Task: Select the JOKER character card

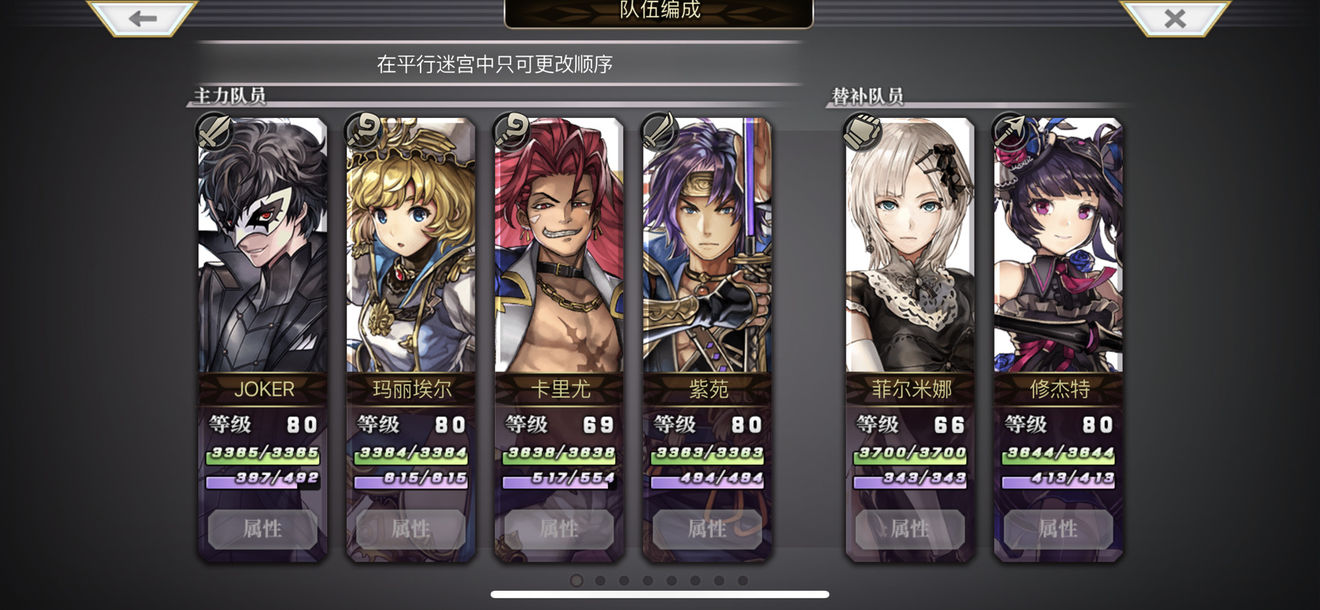Action: pyautogui.click(x=263, y=250)
